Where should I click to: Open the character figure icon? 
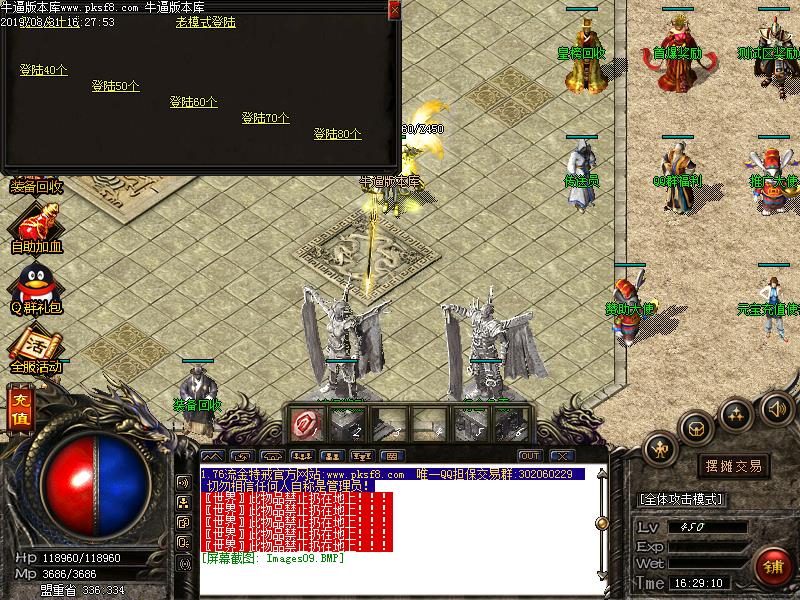(x=660, y=449)
